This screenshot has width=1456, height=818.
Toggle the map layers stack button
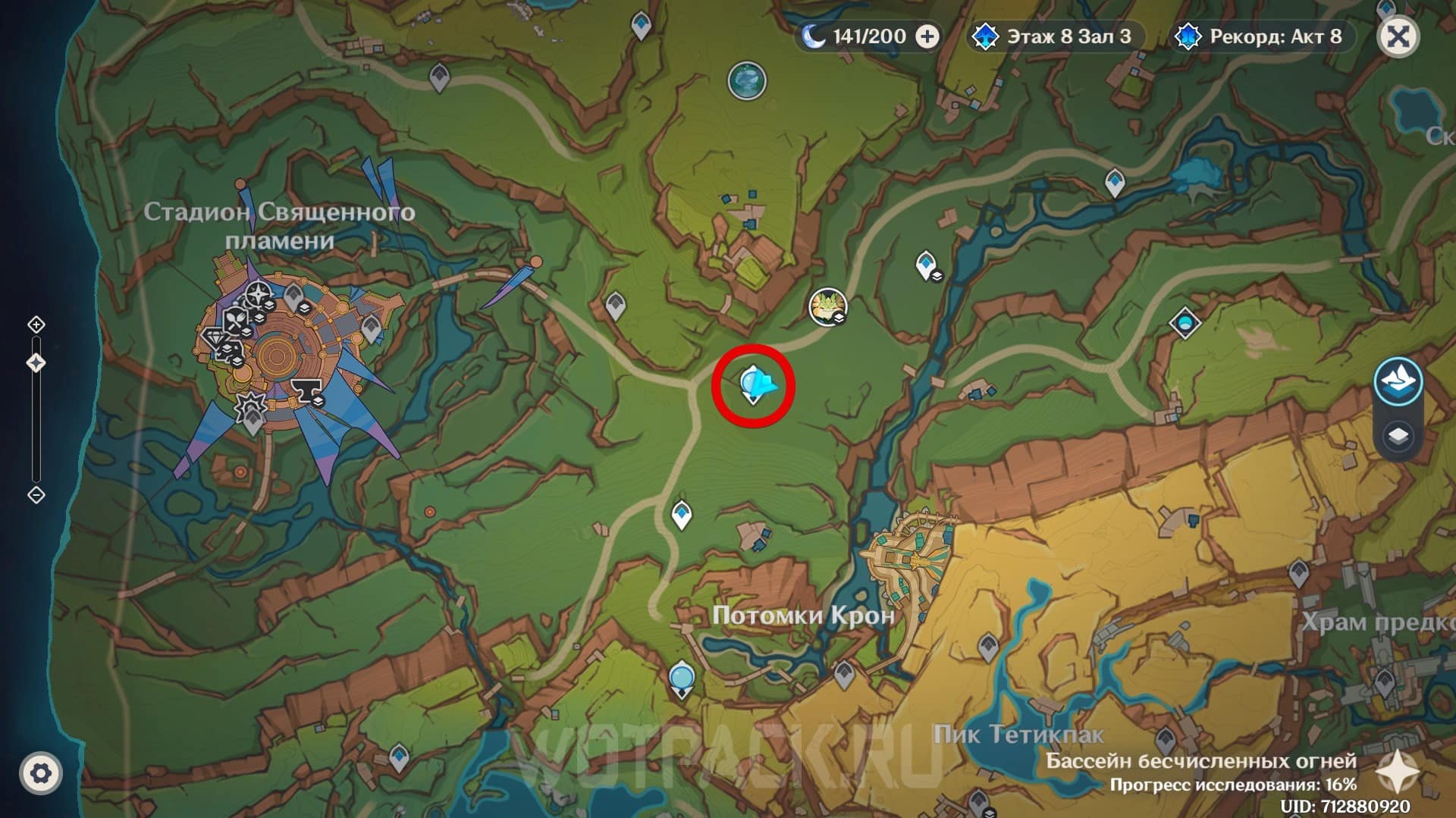pyautogui.click(x=1398, y=437)
